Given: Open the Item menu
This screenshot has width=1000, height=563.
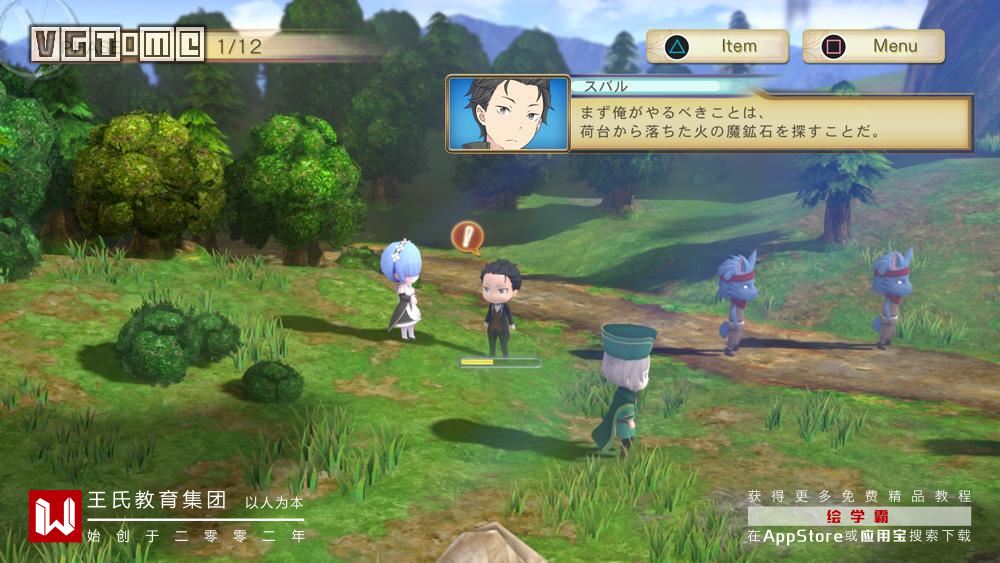Looking at the screenshot, I should click(x=717, y=46).
